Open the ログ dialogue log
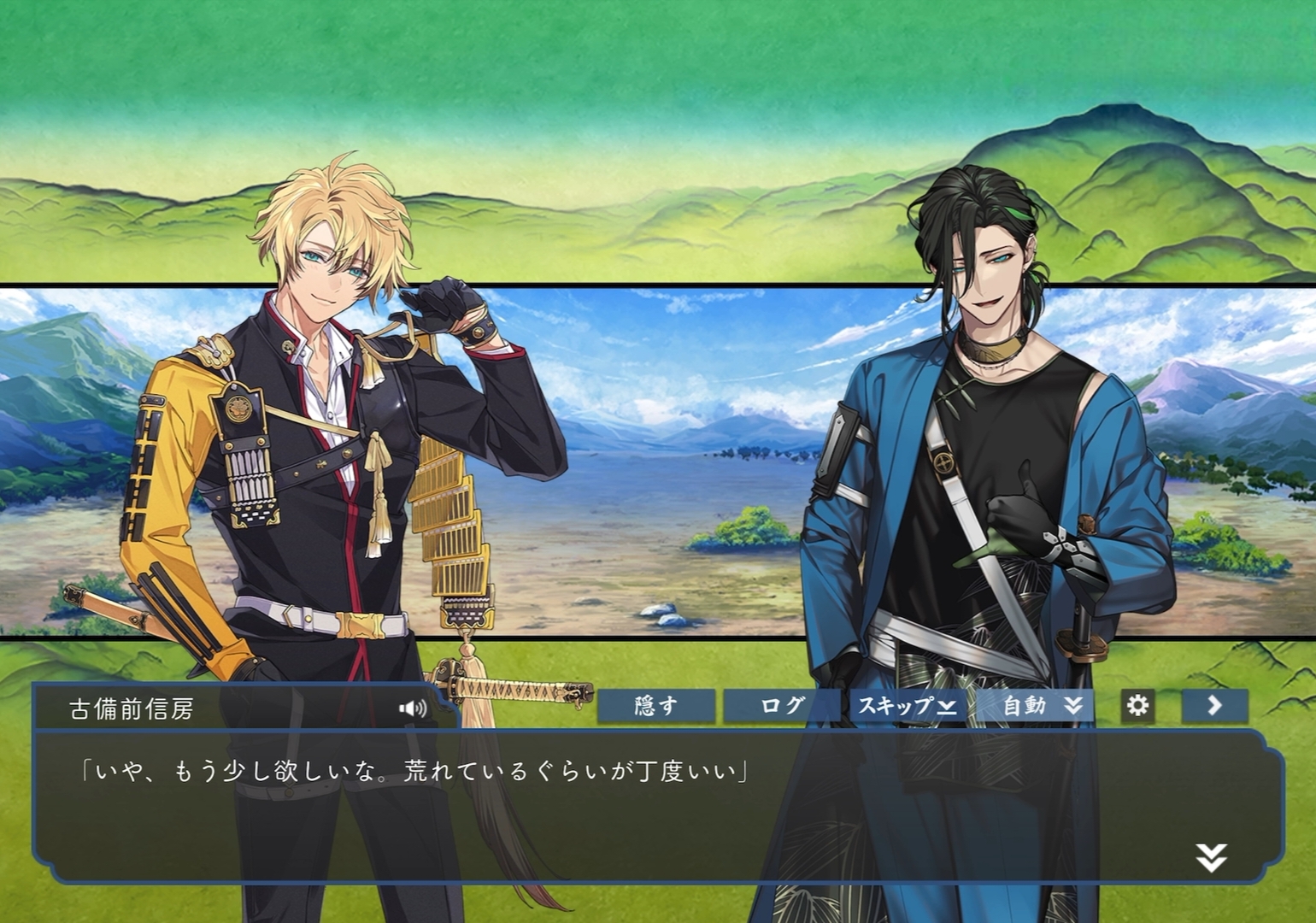 pyautogui.click(x=781, y=706)
